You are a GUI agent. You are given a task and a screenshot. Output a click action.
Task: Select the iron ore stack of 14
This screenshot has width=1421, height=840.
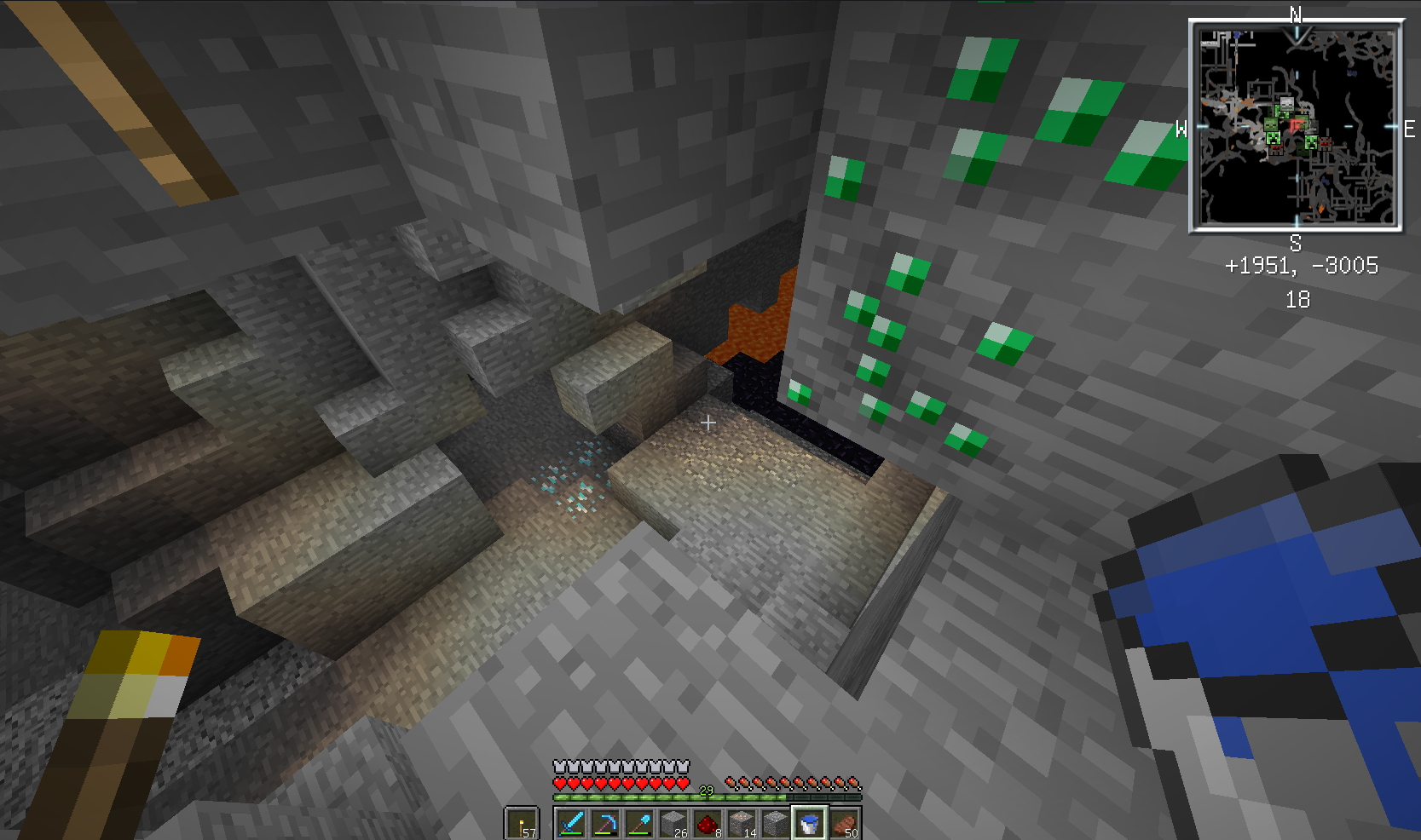click(x=742, y=824)
